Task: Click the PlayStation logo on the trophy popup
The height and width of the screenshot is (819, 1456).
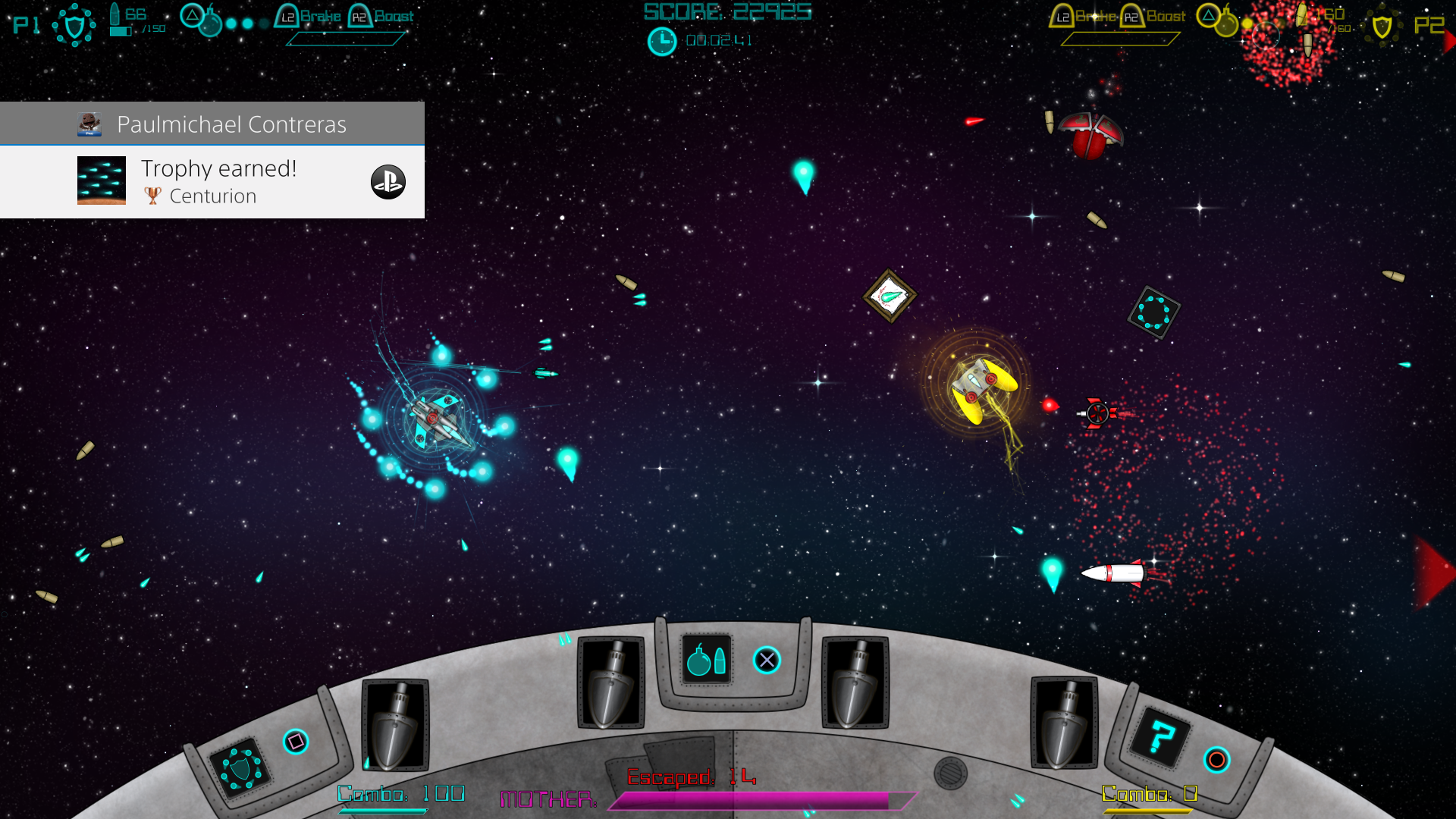Action: (x=388, y=182)
